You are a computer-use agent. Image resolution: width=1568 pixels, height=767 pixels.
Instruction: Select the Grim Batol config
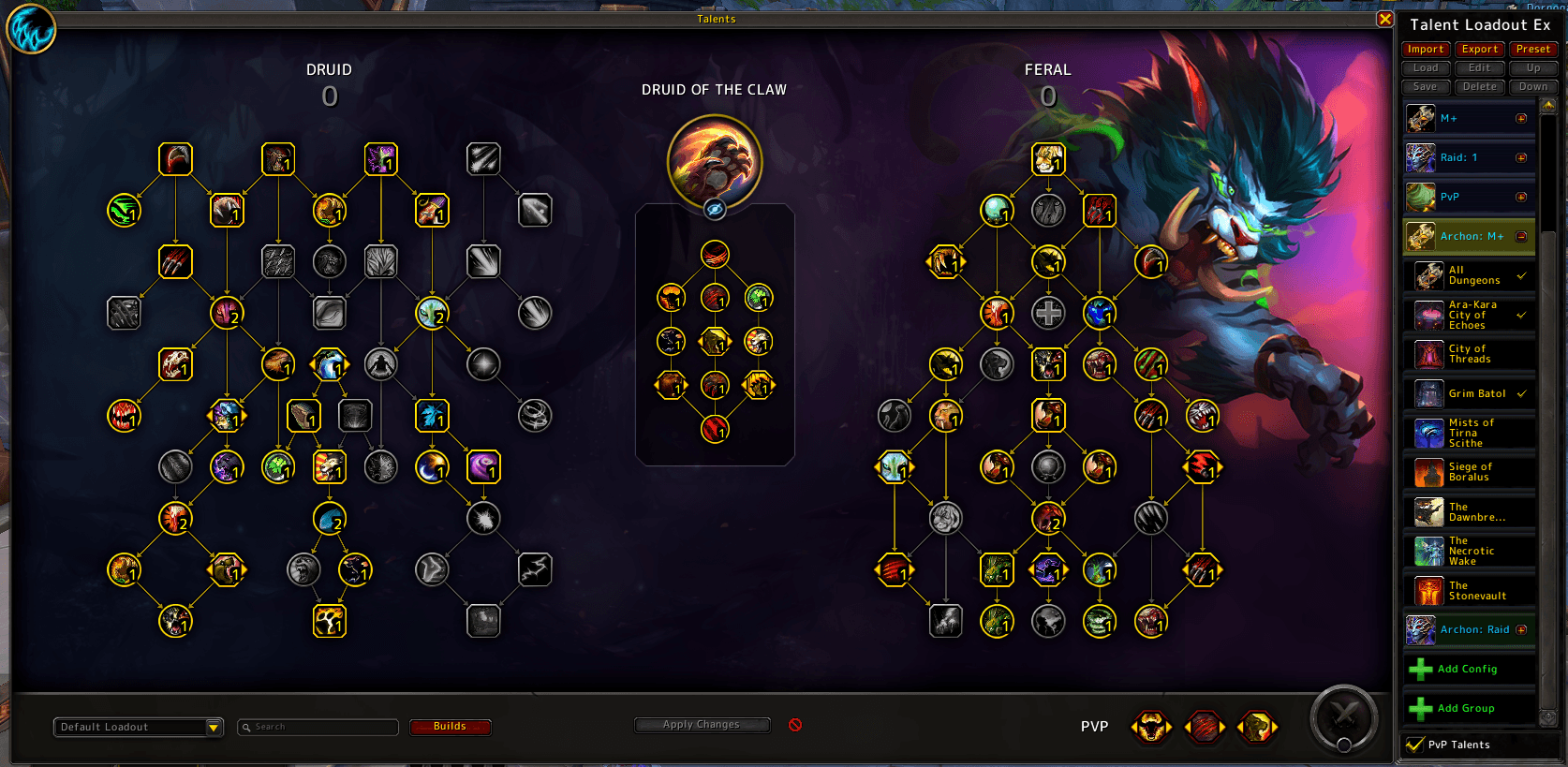click(x=1477, y=394)
